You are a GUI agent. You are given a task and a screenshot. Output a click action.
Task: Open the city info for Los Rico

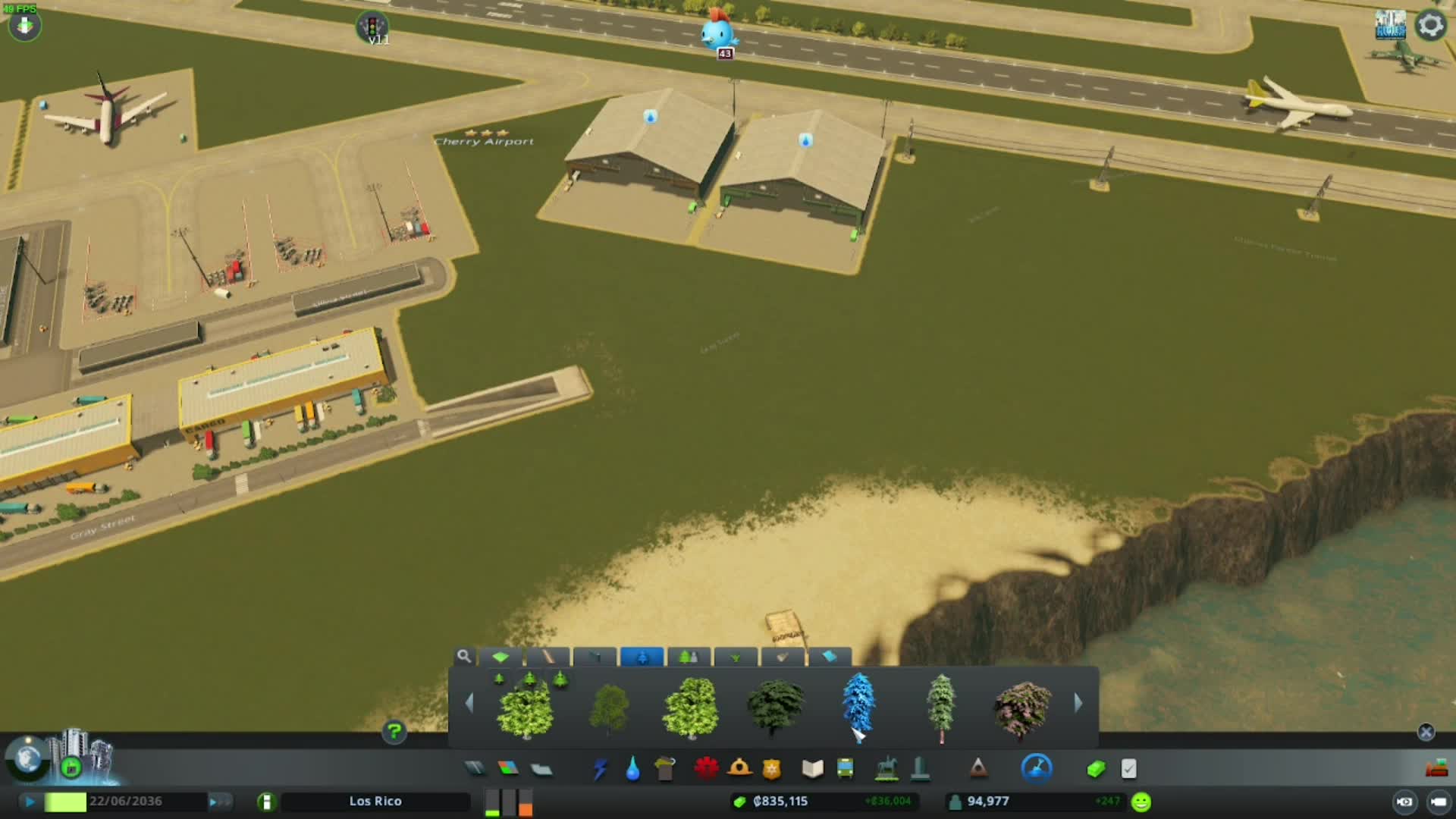click(375, 802)
